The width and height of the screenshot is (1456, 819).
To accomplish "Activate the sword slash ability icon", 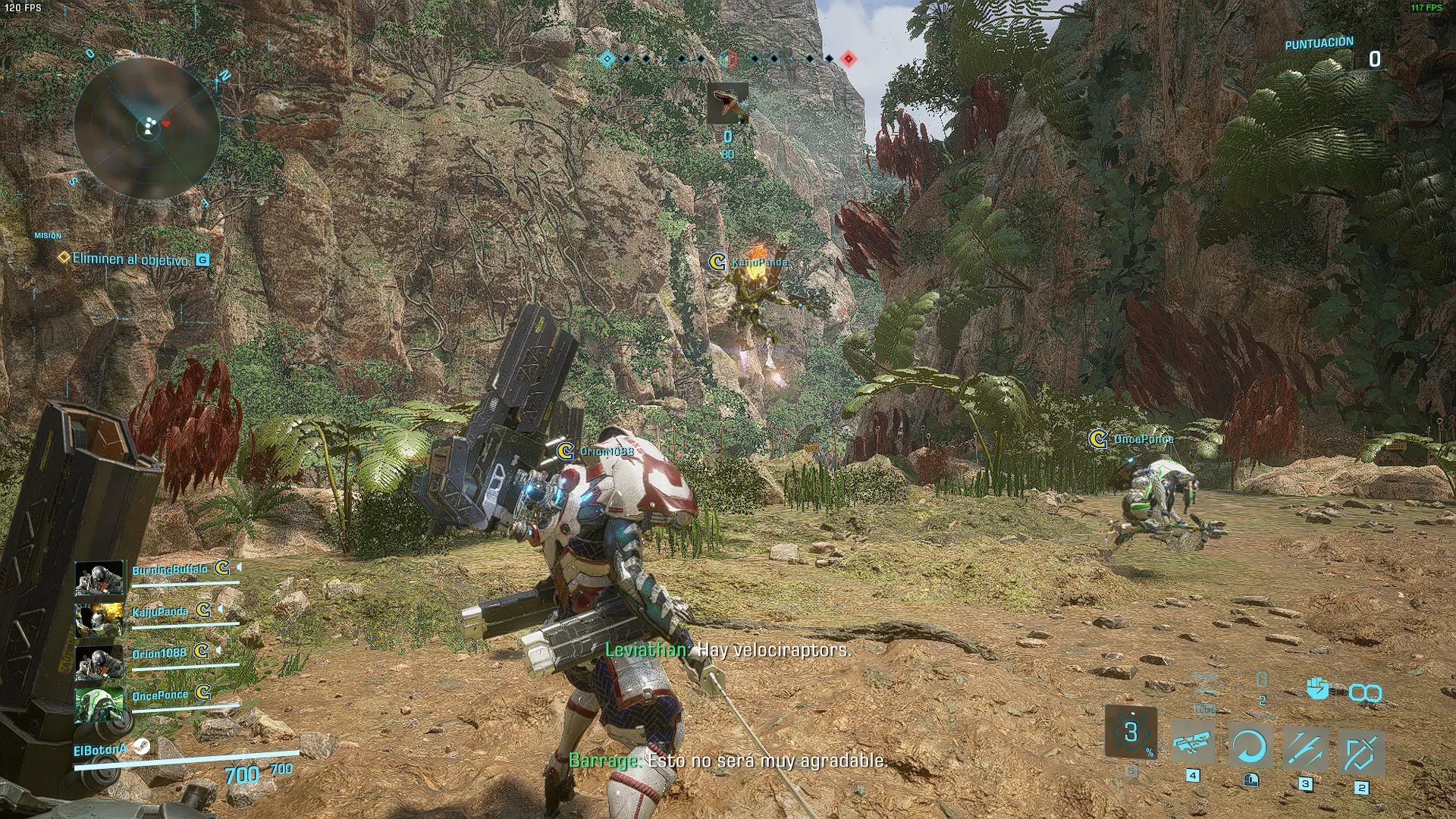I will pos(1305,749).
